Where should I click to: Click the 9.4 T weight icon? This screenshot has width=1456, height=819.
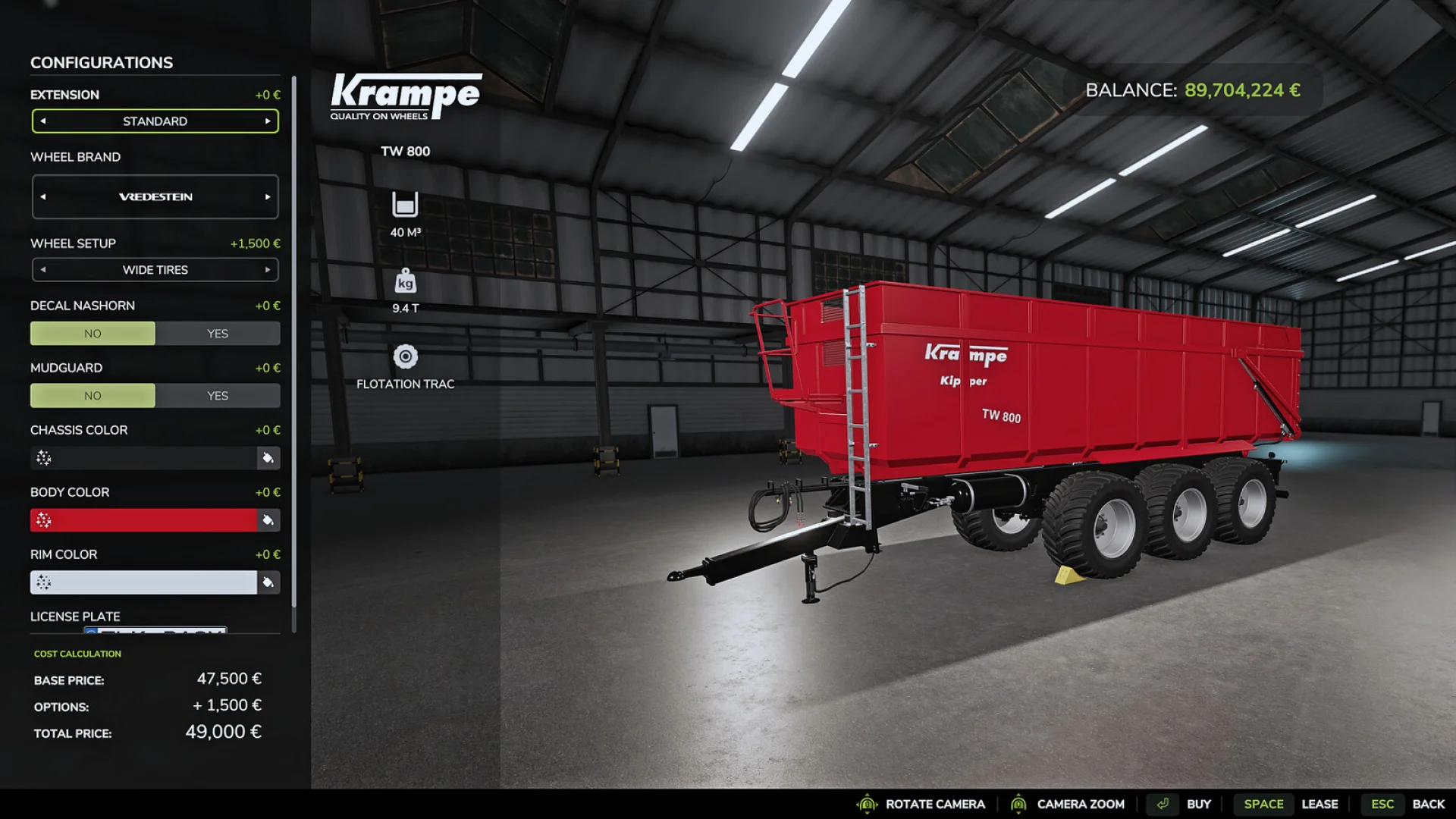point(406,282)
